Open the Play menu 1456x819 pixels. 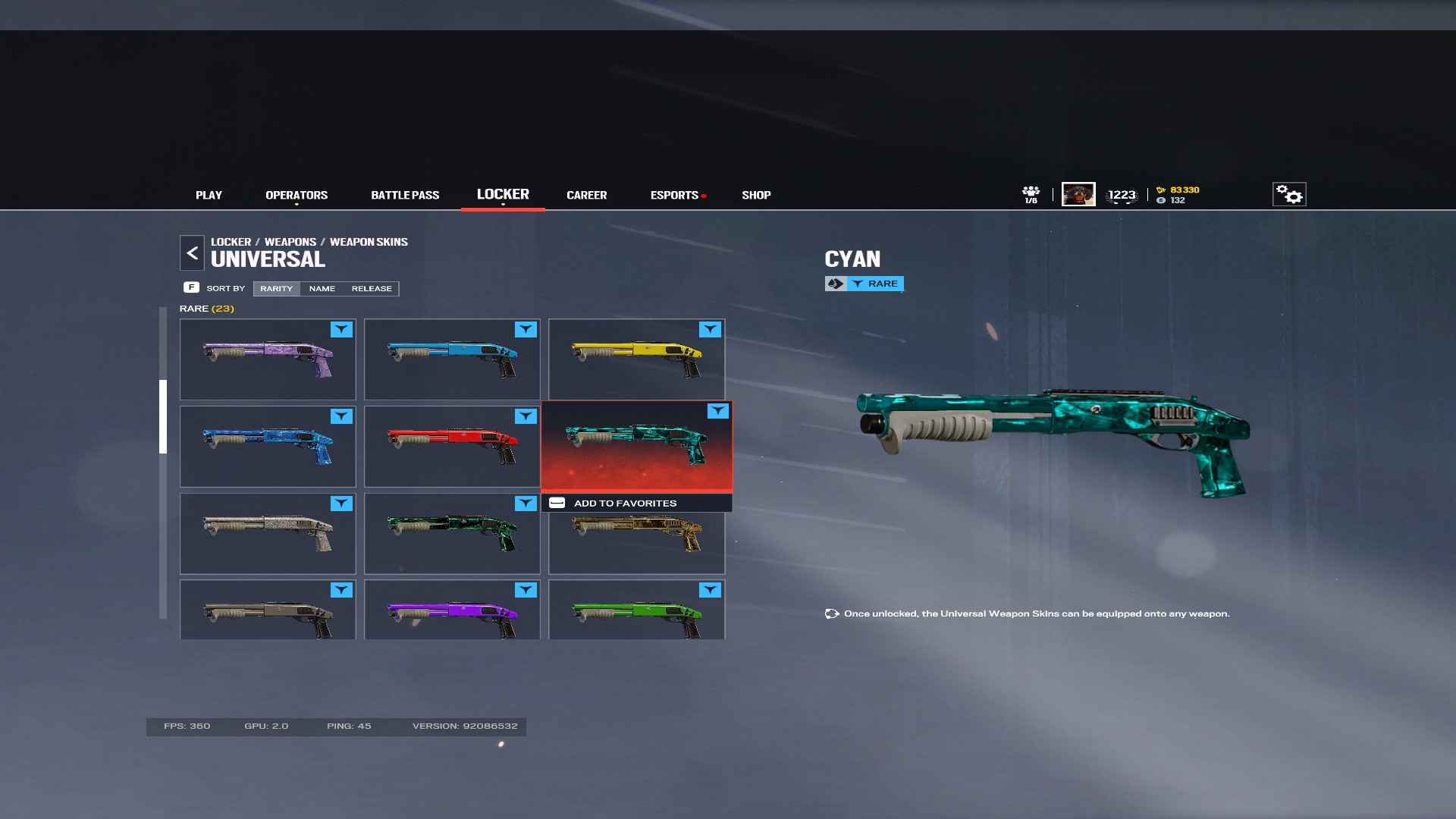click(x=209, y=195)
